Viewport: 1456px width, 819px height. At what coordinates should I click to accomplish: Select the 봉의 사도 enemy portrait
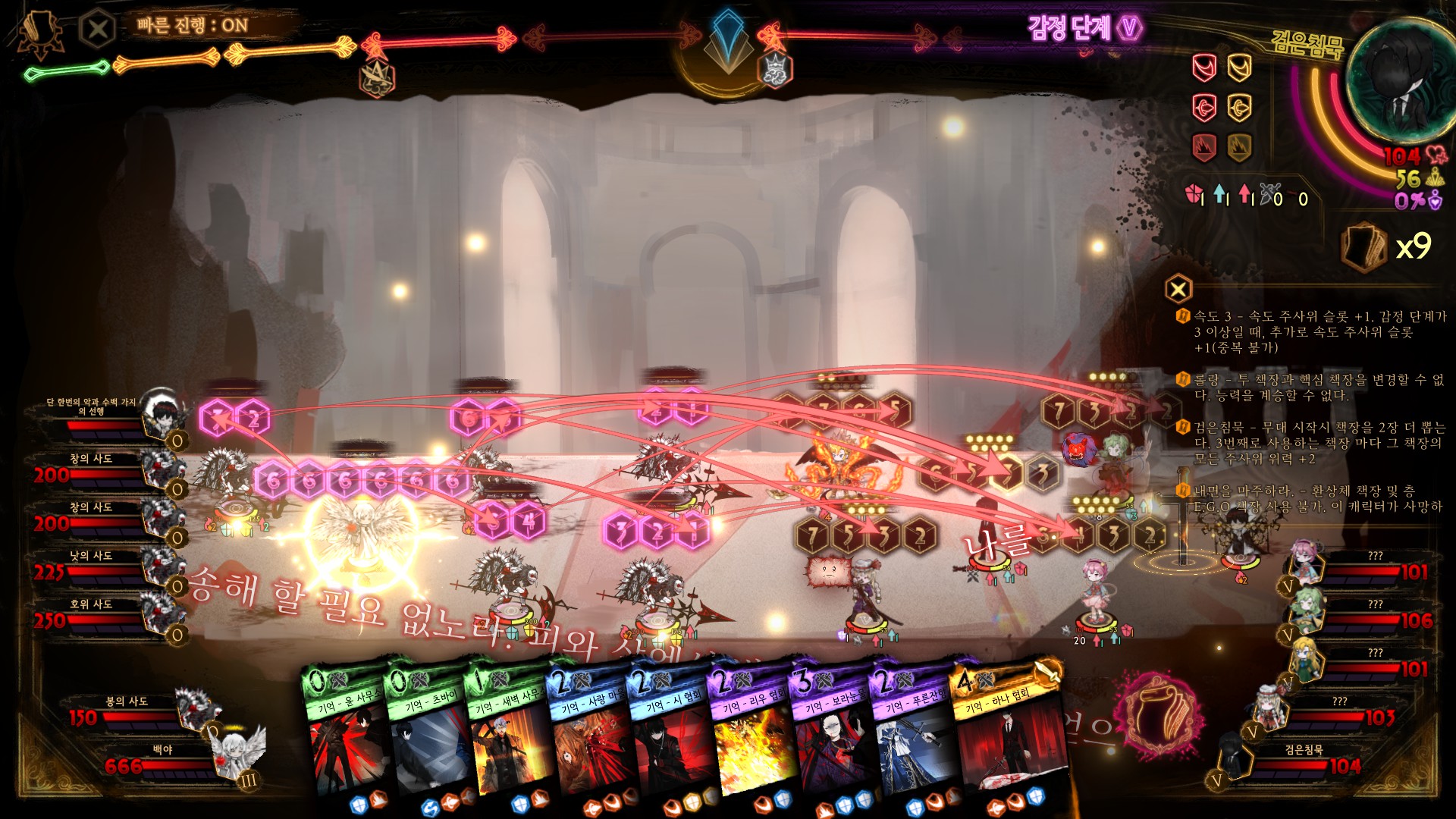click(196, 708)
